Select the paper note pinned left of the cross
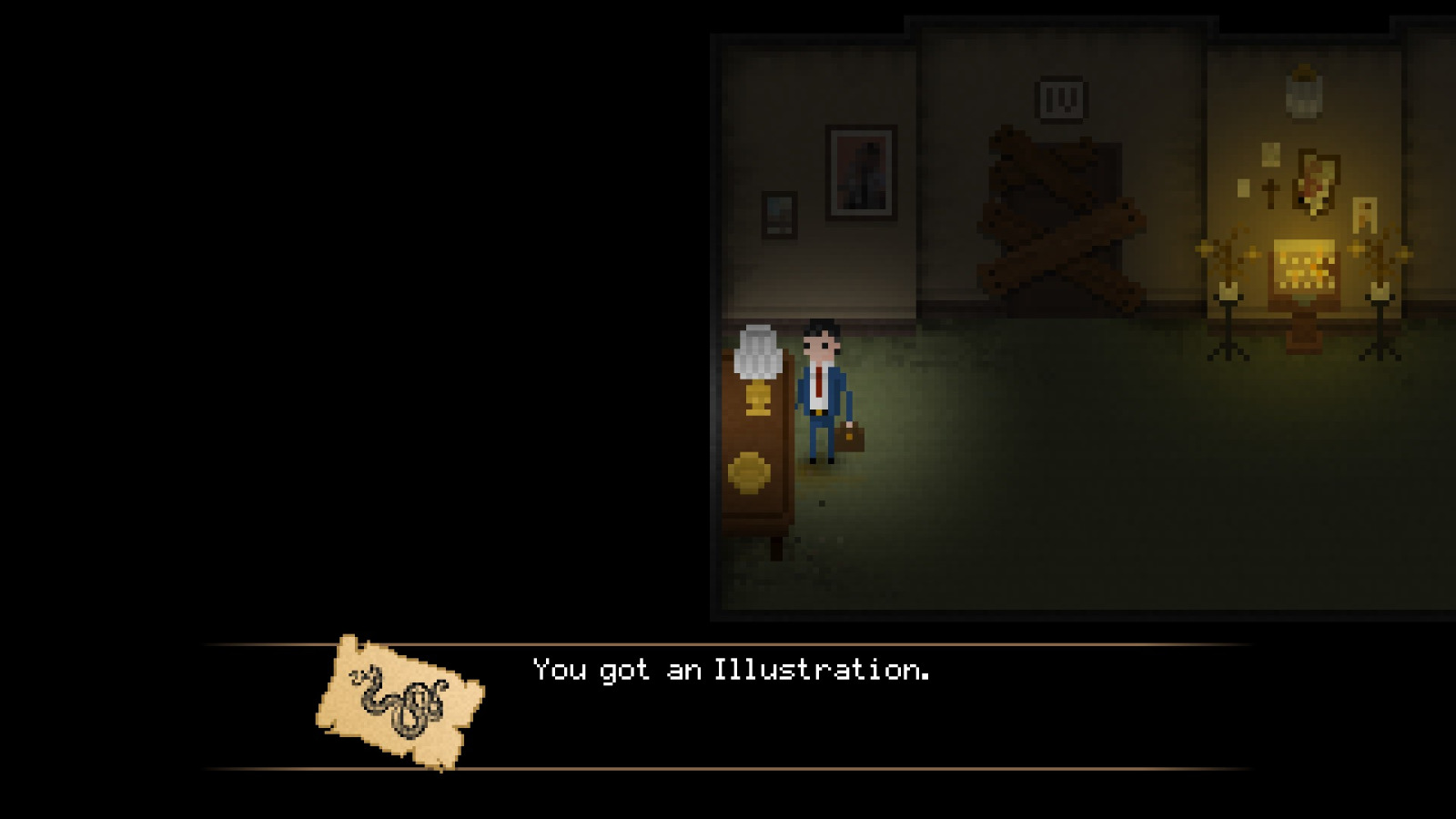1456x819 pixels. point(1243,188)
